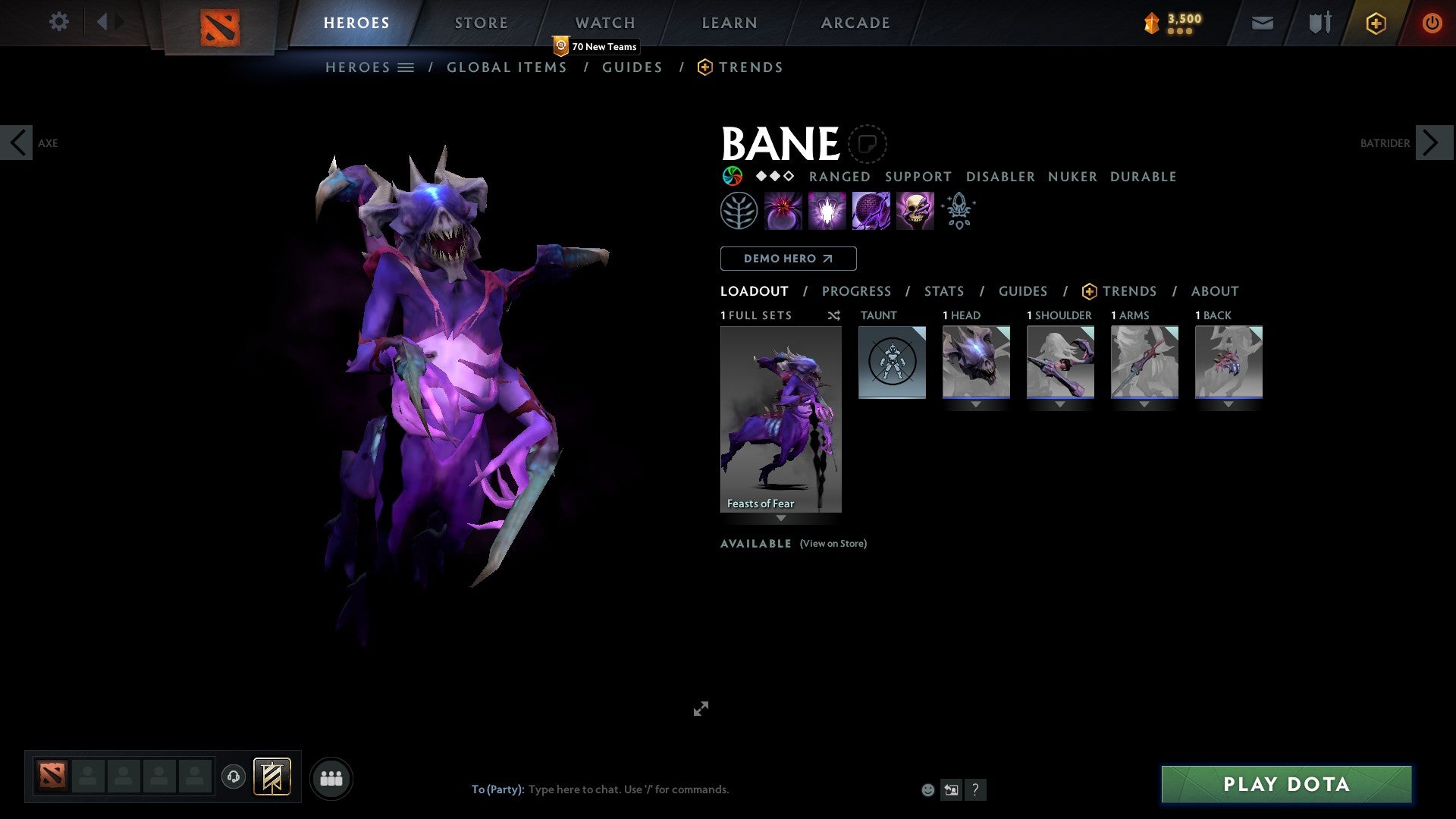Click the hero facet selector icon
Viewport: 1456px width, 819px height.
pyautogui.click(x=732, y=174)
